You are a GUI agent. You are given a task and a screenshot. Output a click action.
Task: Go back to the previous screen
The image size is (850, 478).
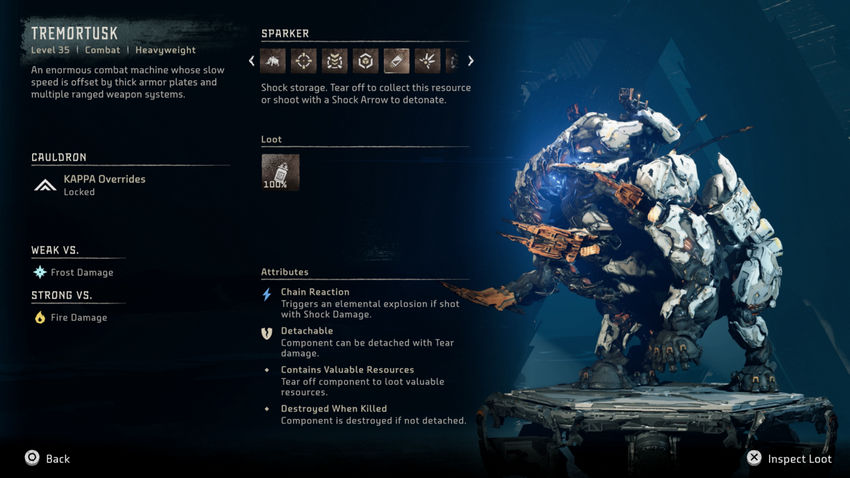click(x=47, y=459)
